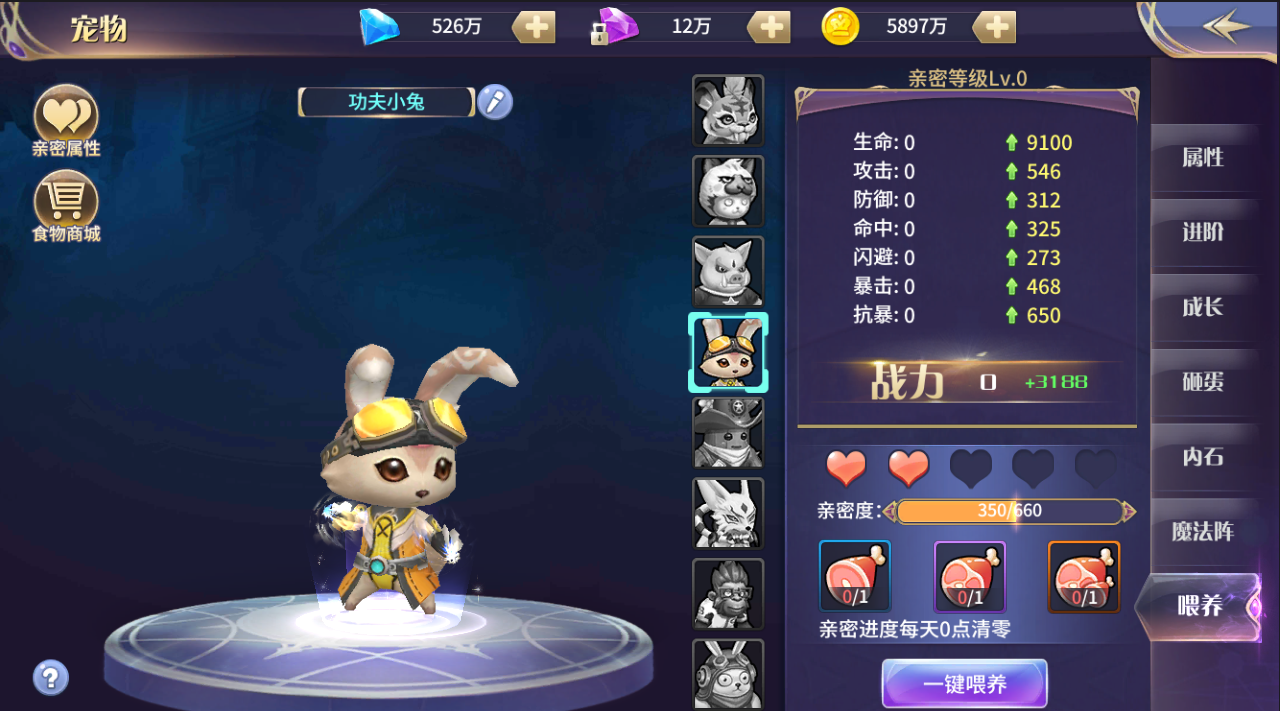Add more purple bound gems
This screenshot has width=1280, height=711.
coord(769,27)
